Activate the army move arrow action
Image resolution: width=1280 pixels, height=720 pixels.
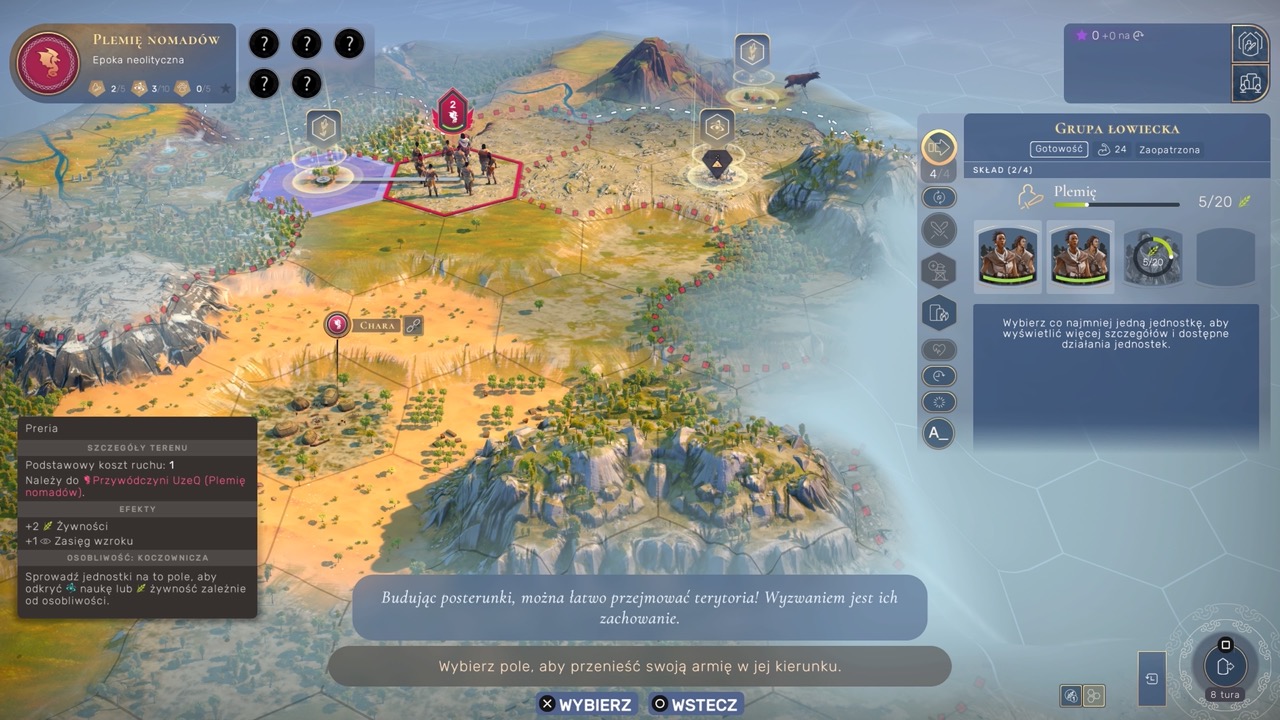pyautogui.click(x=938, y=148)
